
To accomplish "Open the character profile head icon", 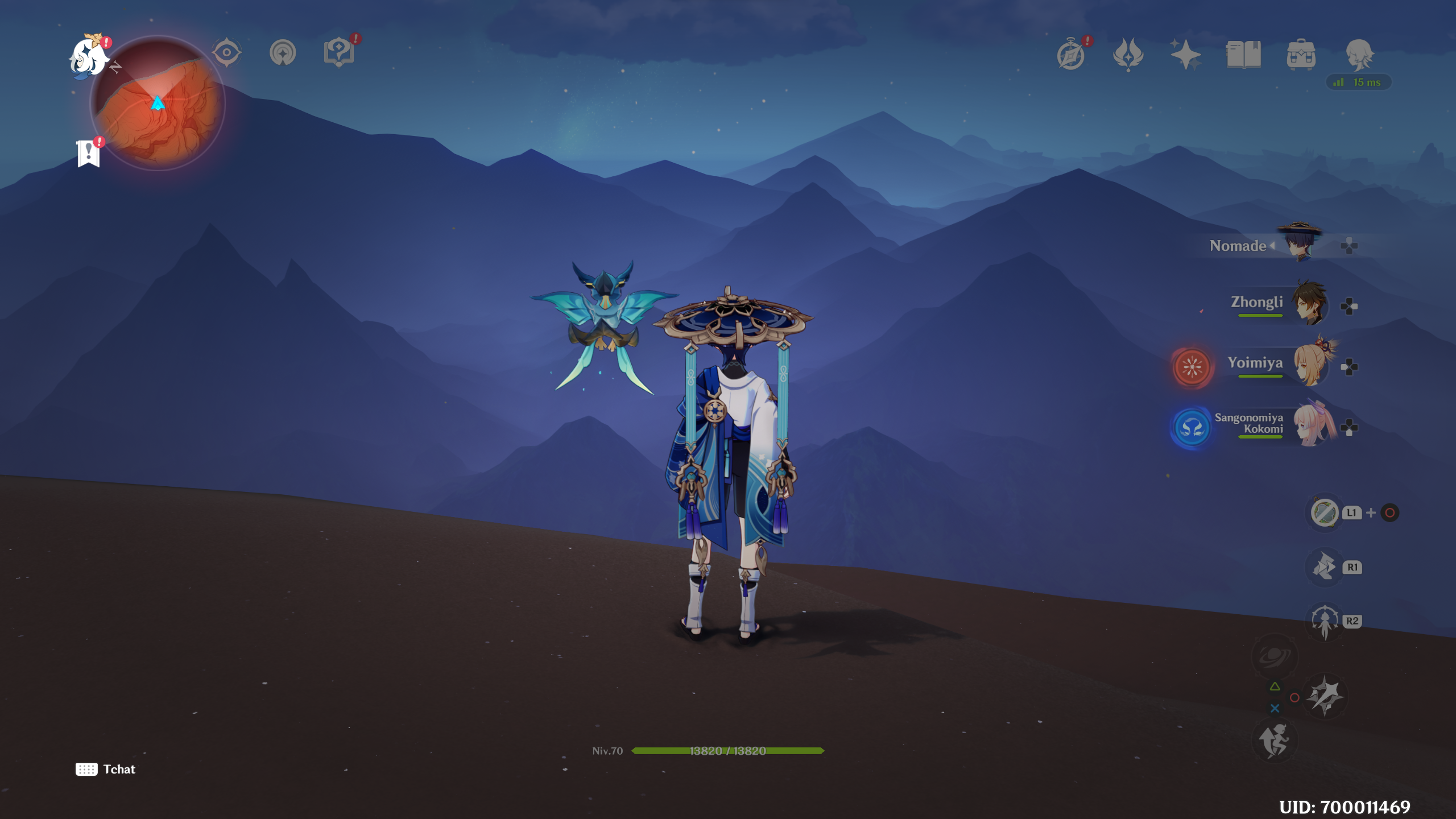I will 1359,55.
